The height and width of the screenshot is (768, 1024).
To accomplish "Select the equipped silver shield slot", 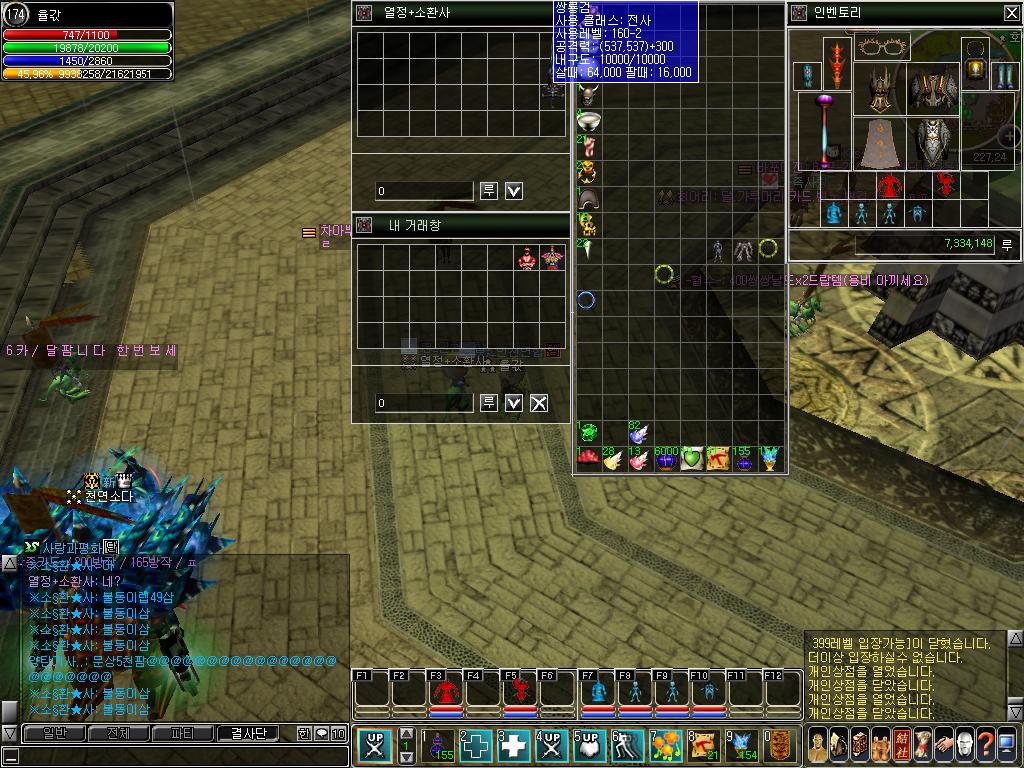I will [933, 143].
